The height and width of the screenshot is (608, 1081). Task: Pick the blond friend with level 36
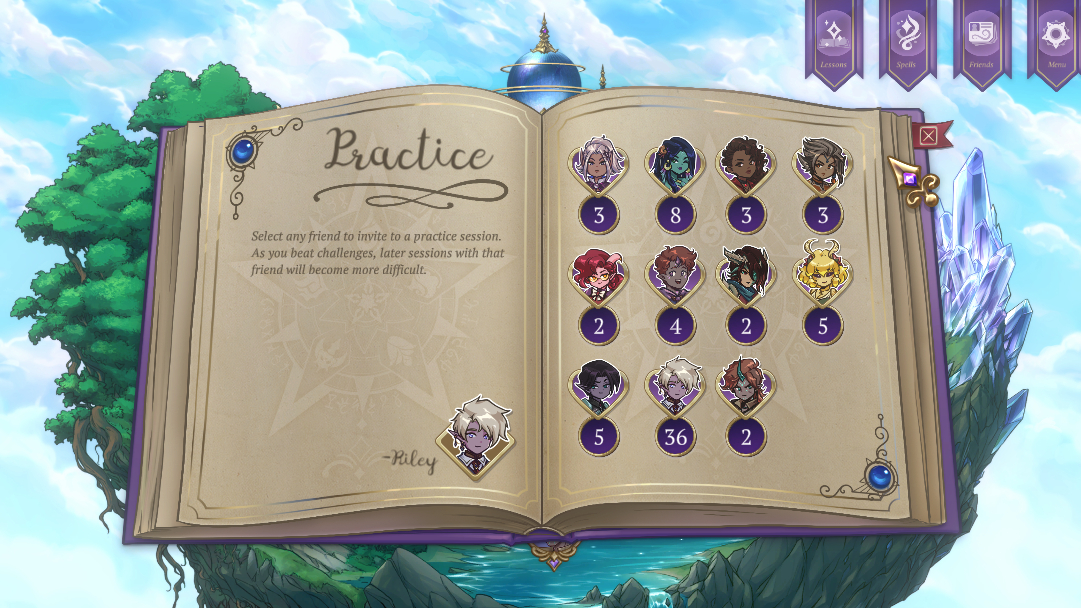pos(674,388)
